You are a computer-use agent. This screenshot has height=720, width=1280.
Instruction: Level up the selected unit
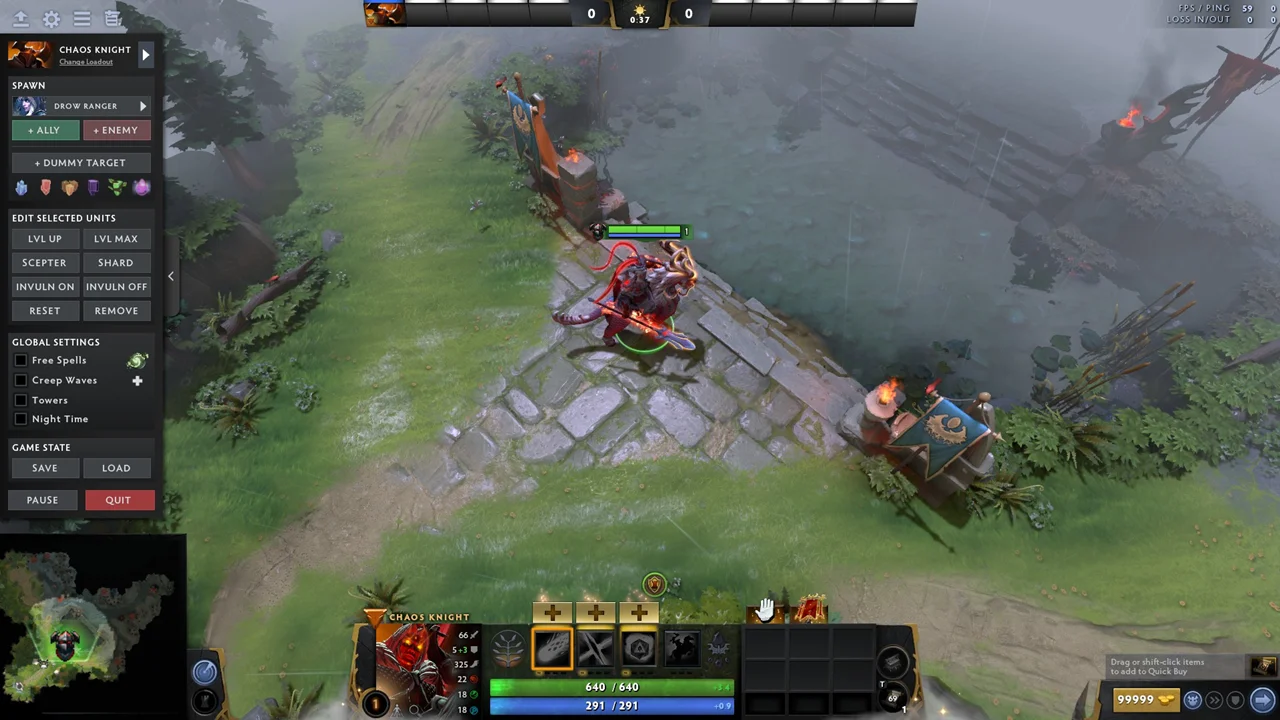click(44, 239)
